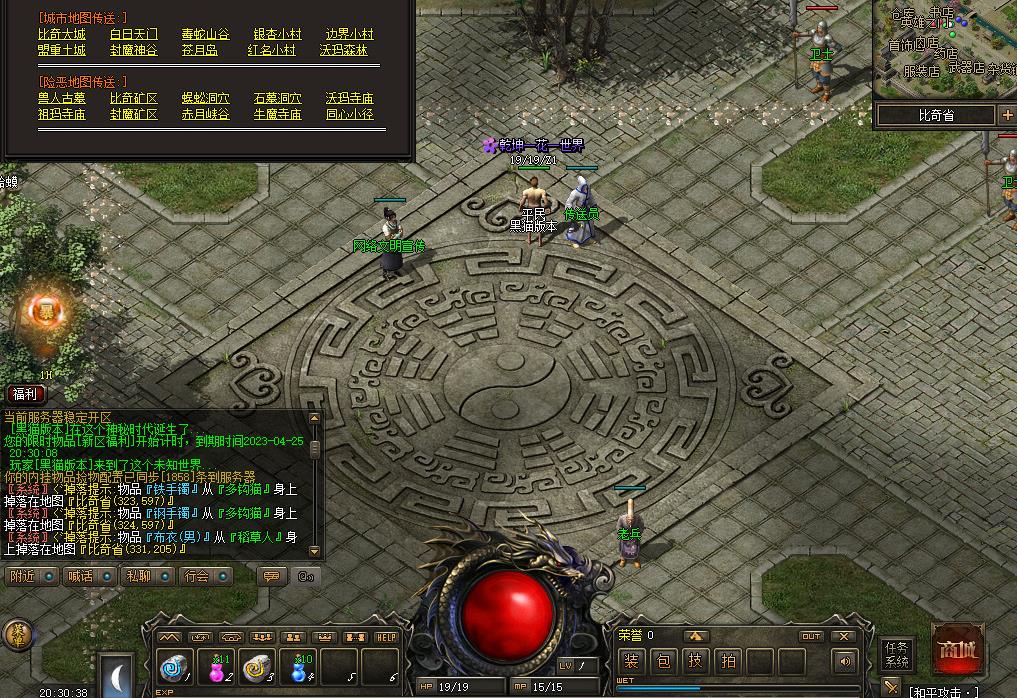Open the 商城 shop
This screenshot has width=1017, height=698.
tap(956, 651)
